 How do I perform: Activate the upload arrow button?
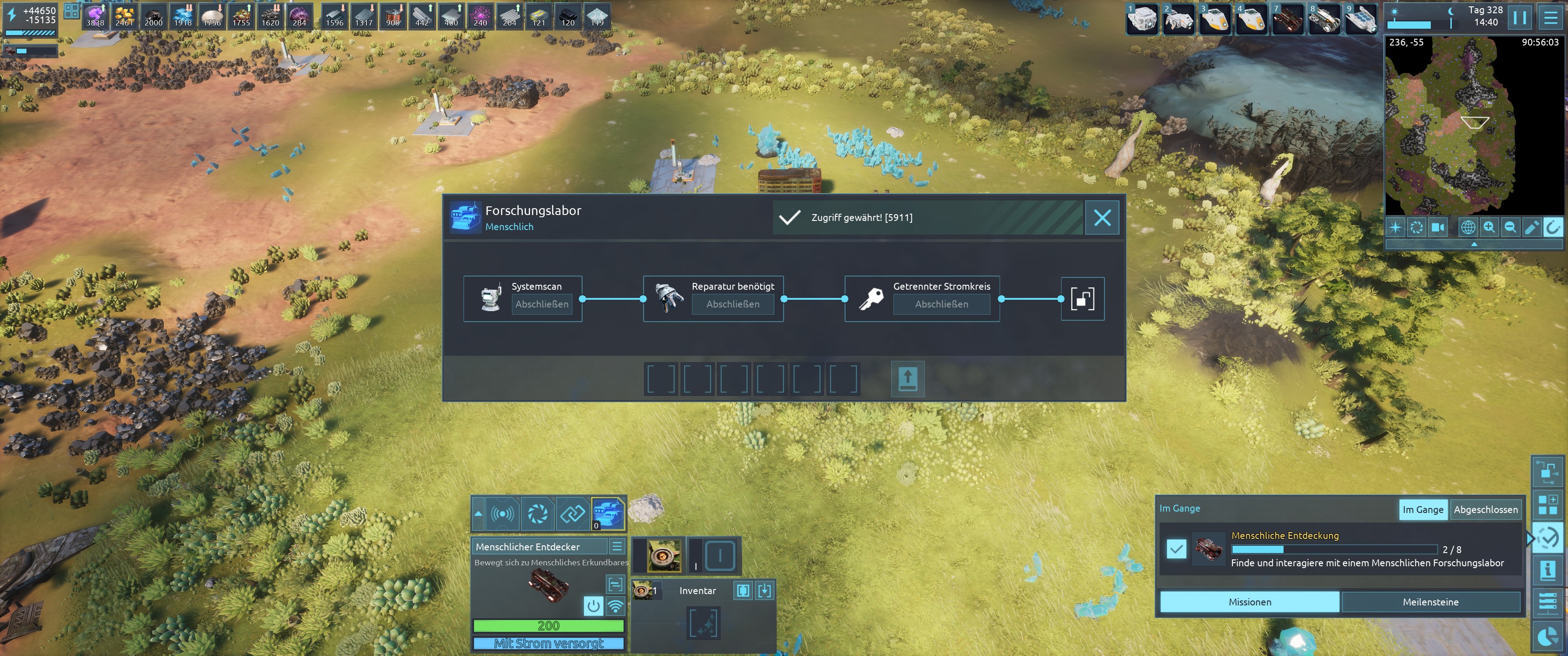pyautogui.click(x=908, y=379)
